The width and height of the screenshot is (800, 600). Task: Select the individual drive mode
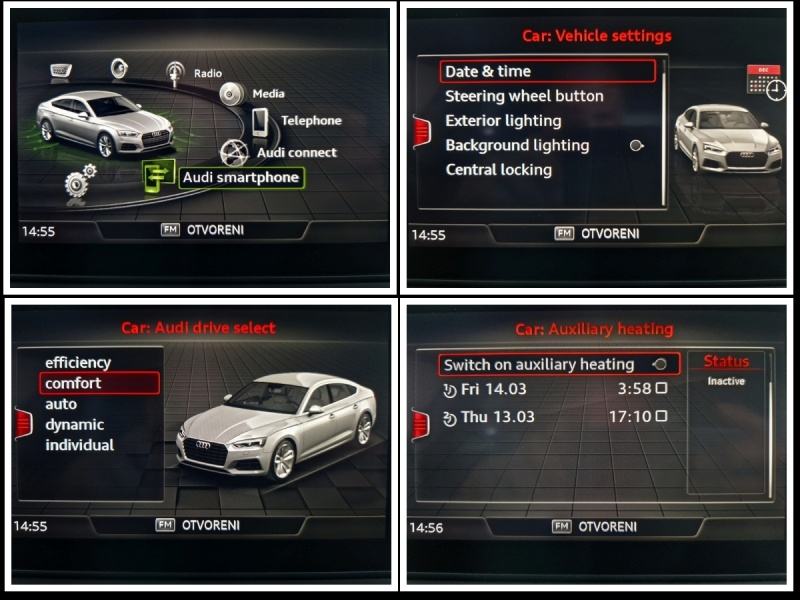point(79,445)
